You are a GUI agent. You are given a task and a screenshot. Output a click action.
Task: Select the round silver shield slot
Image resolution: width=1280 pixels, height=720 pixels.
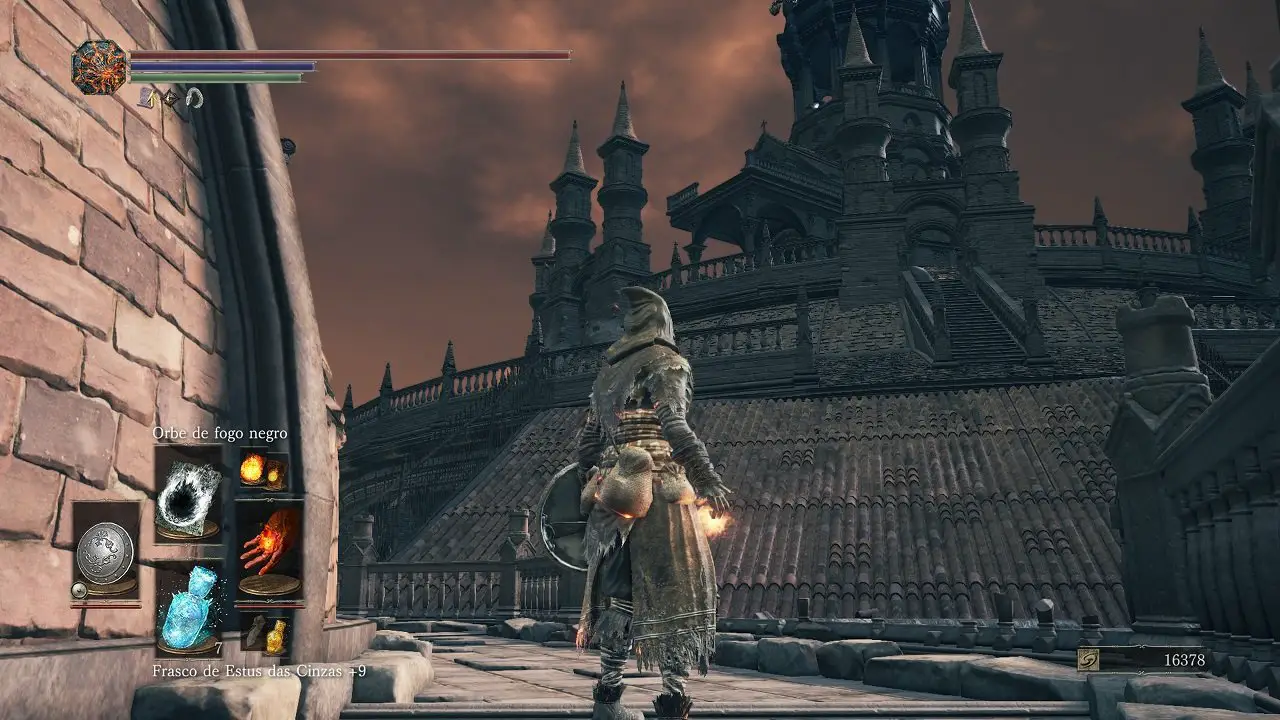[x=105, y=554]
